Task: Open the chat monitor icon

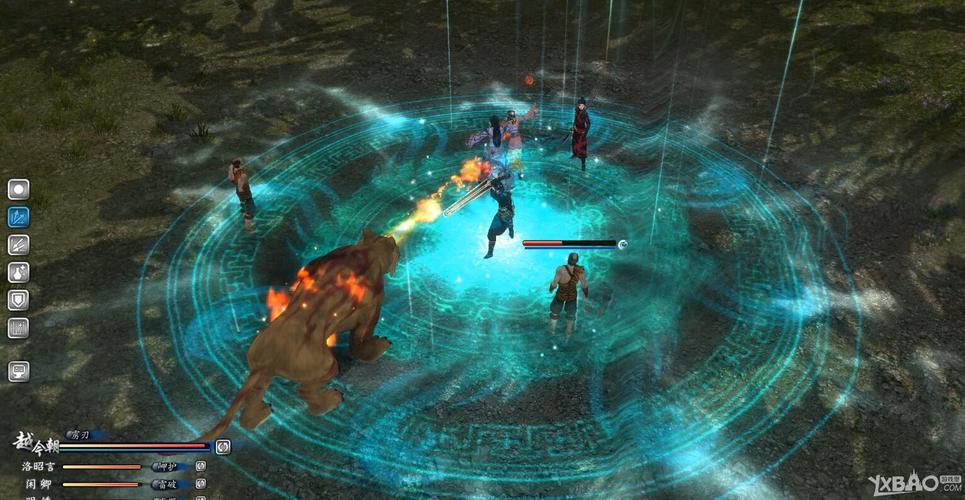Action: point(19,371)
